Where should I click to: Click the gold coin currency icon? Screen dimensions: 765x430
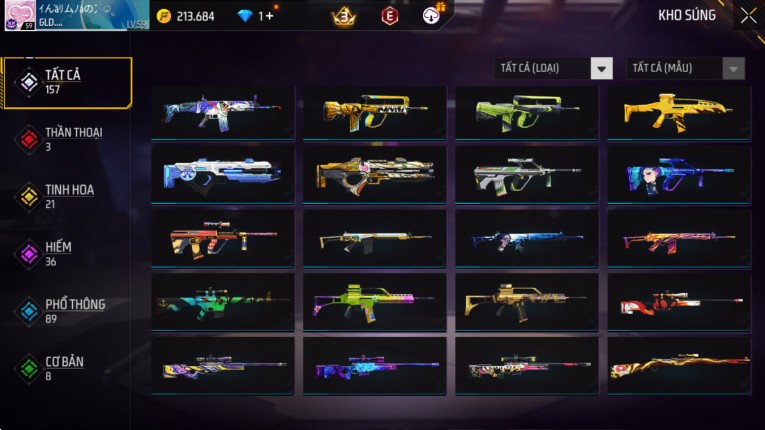(164, 16)
